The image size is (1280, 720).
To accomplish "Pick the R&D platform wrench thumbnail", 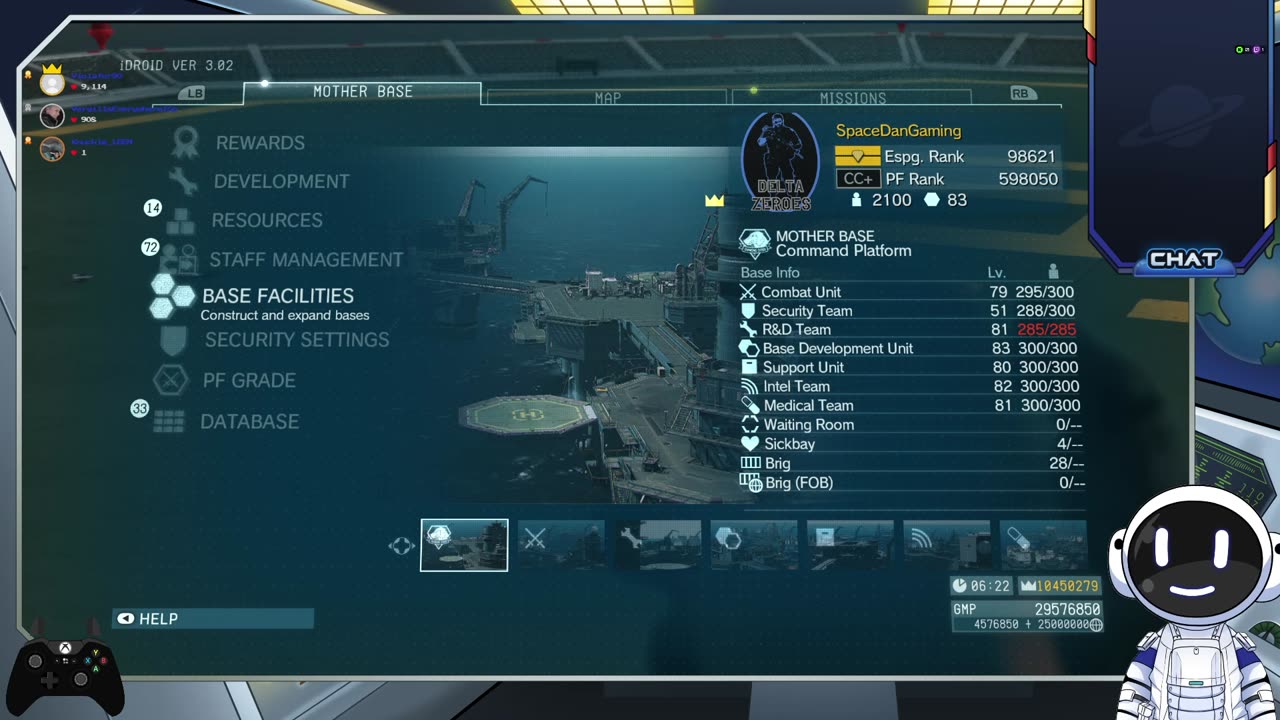I will [657, 545].
